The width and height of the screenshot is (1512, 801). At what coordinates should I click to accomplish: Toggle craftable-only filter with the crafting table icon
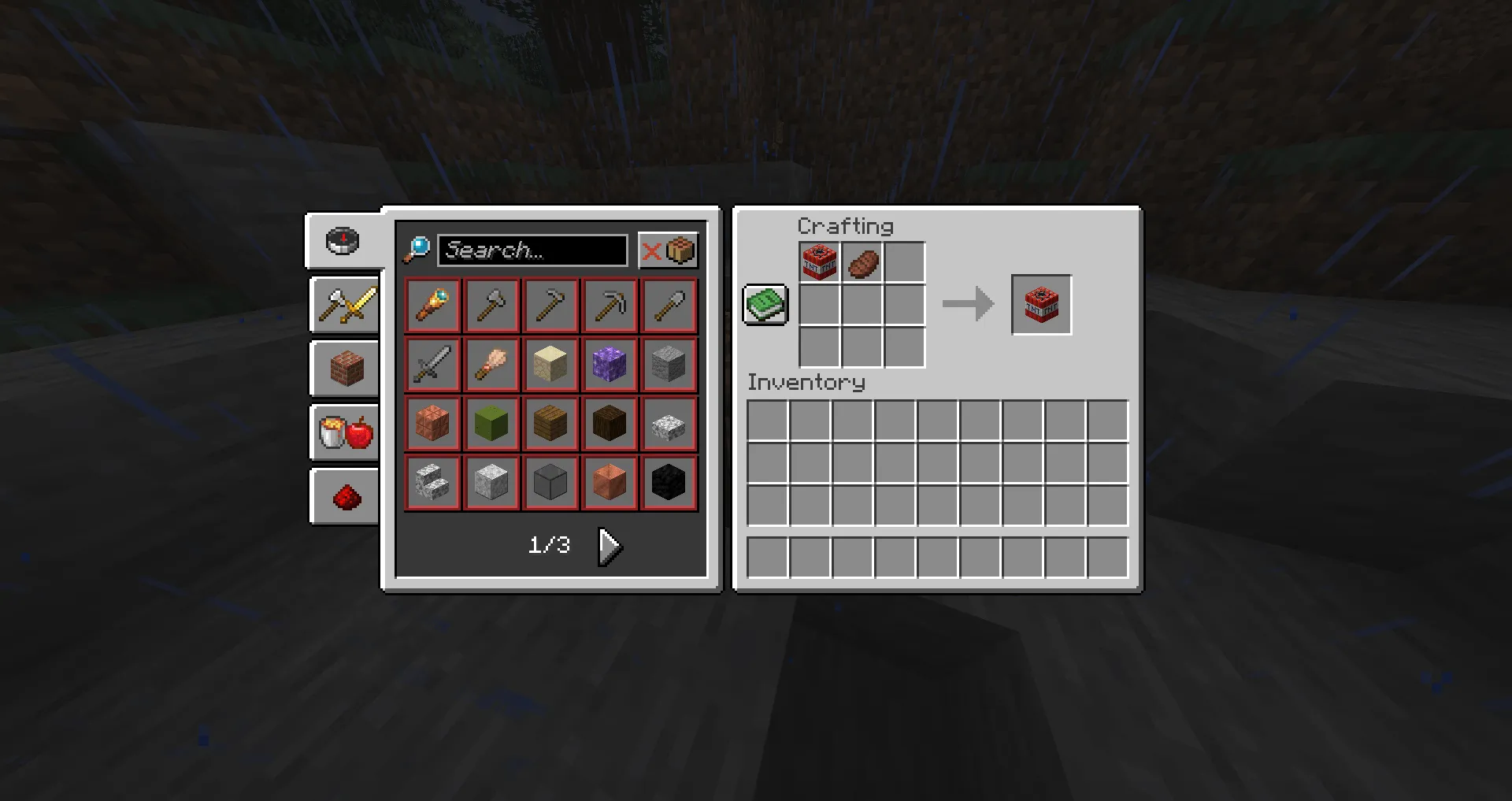pyautogui.click(x=679, y=250)
